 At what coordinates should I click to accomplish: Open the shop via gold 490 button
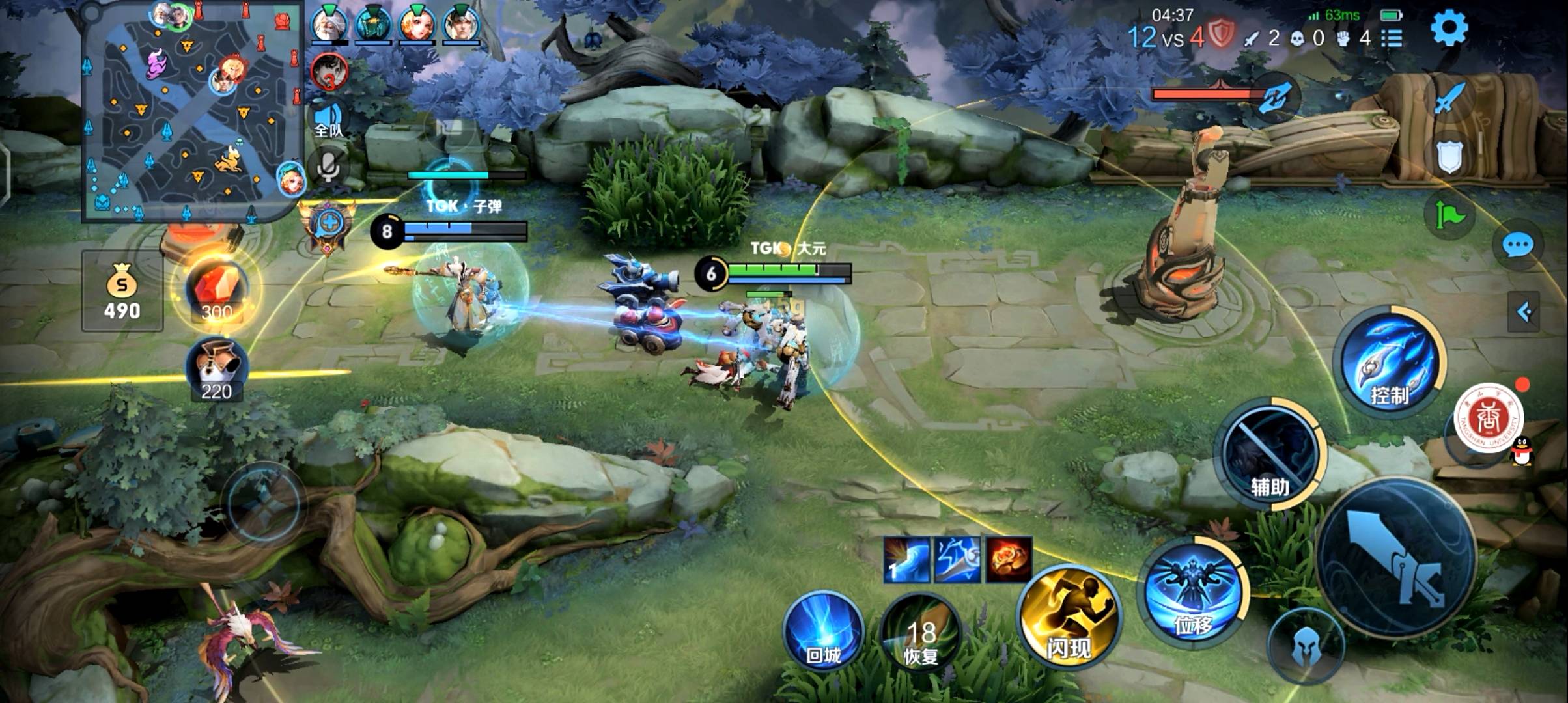(x=122, y=291)
